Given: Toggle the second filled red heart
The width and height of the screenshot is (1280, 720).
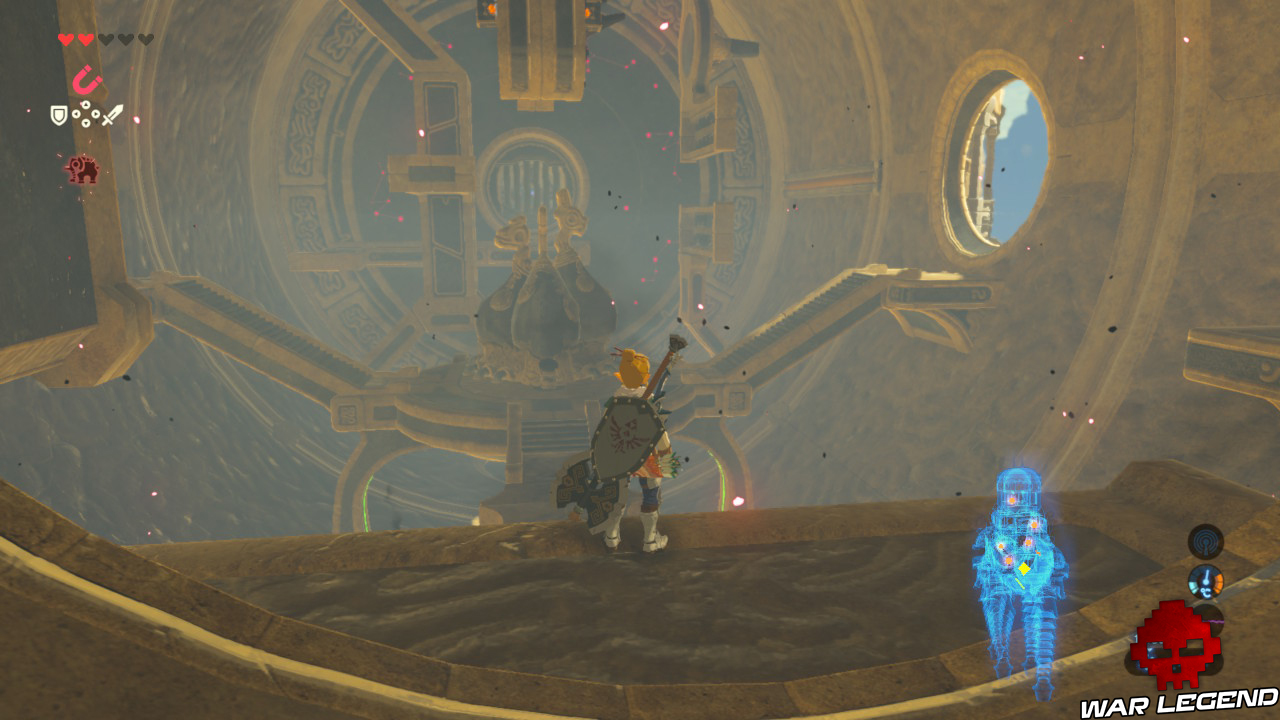Looking at the screenshot, I should (x=84, y=39).
